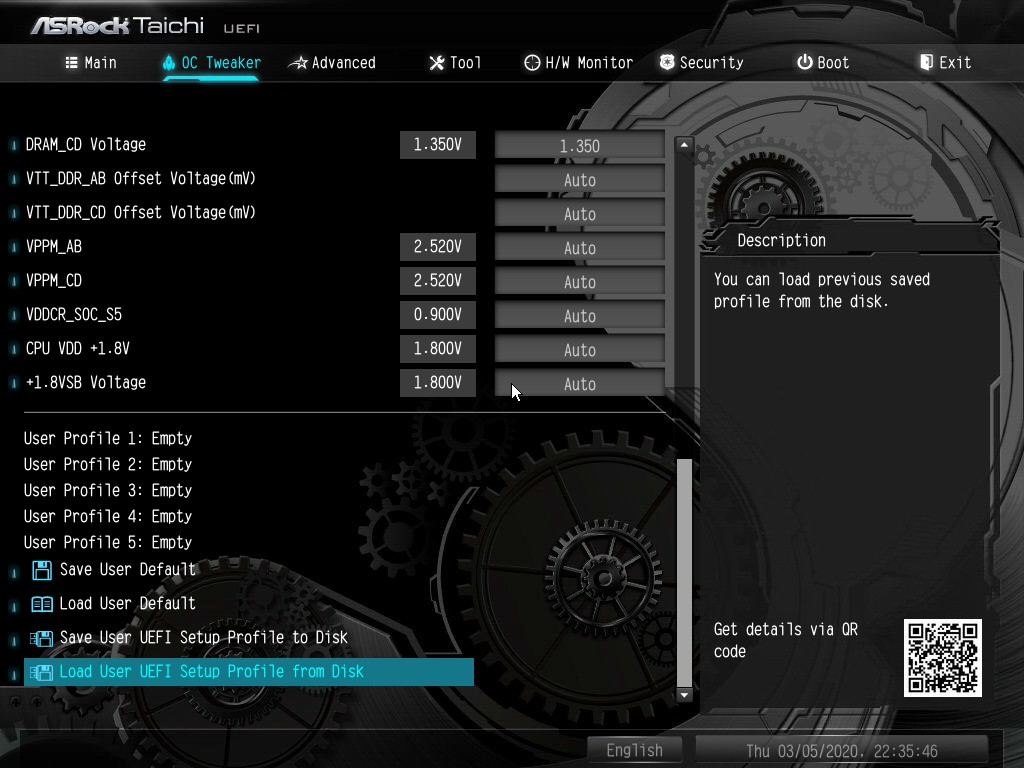Switch to the Boot tab

[823, 63]
